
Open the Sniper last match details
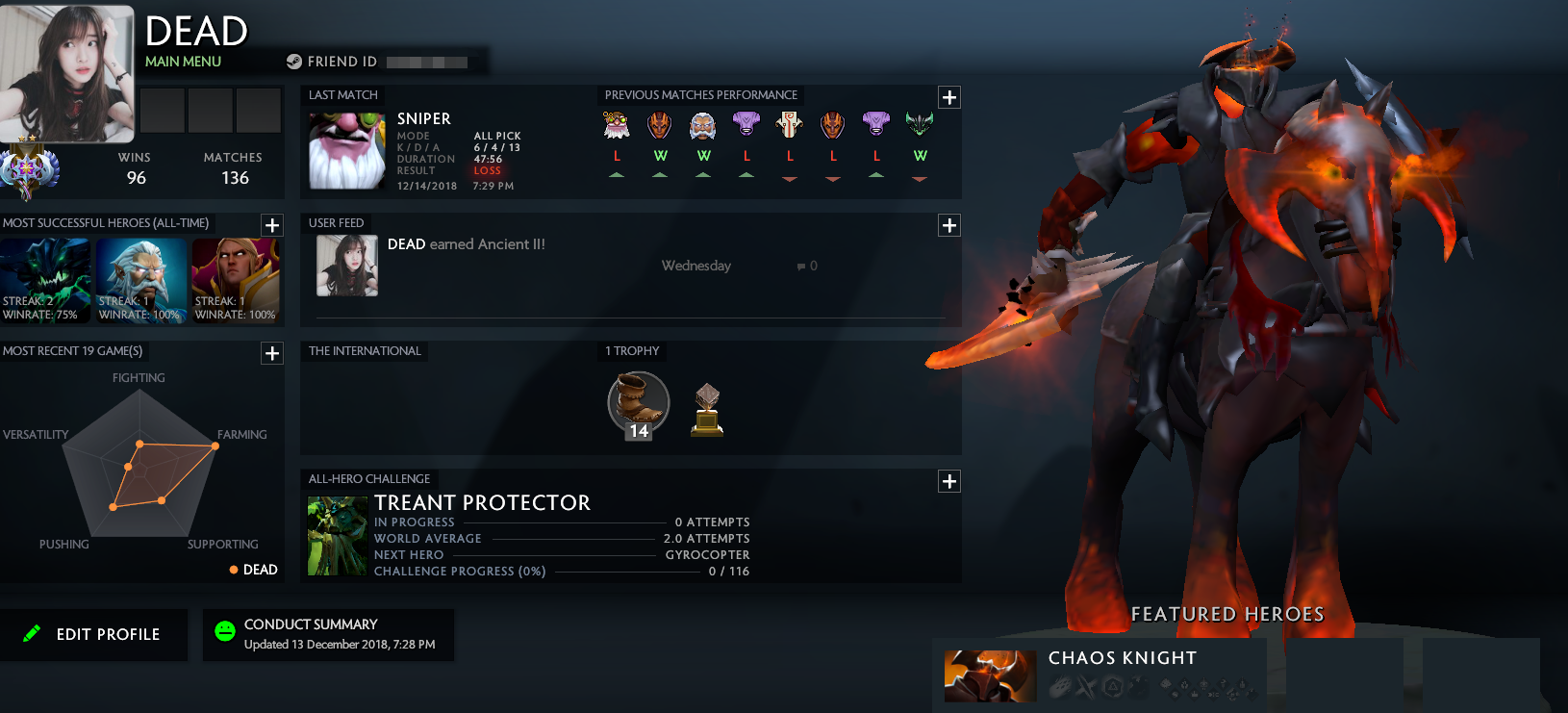click(346, 149)
